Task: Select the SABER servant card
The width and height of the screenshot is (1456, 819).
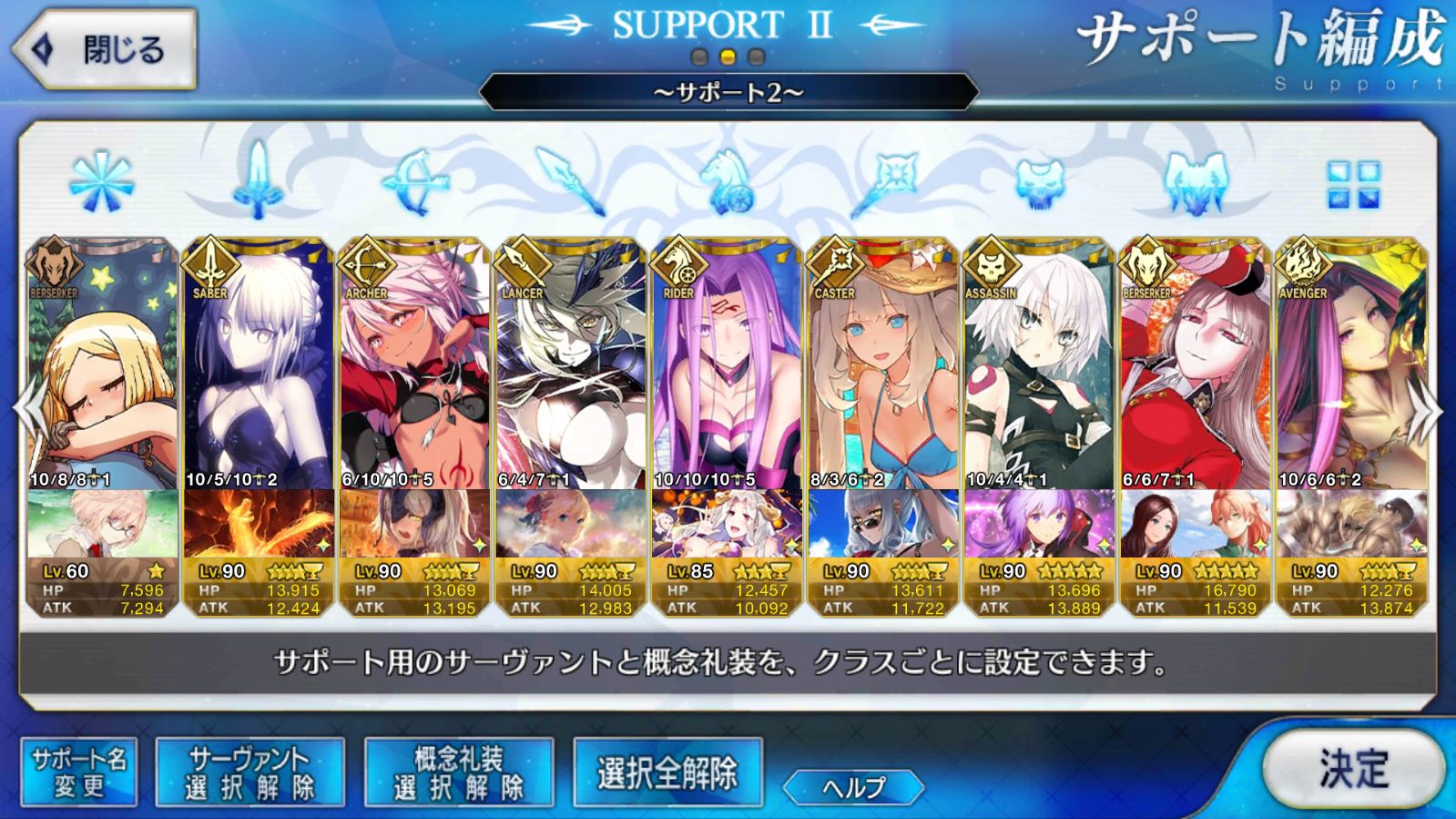Action: (x=259, y=364)
